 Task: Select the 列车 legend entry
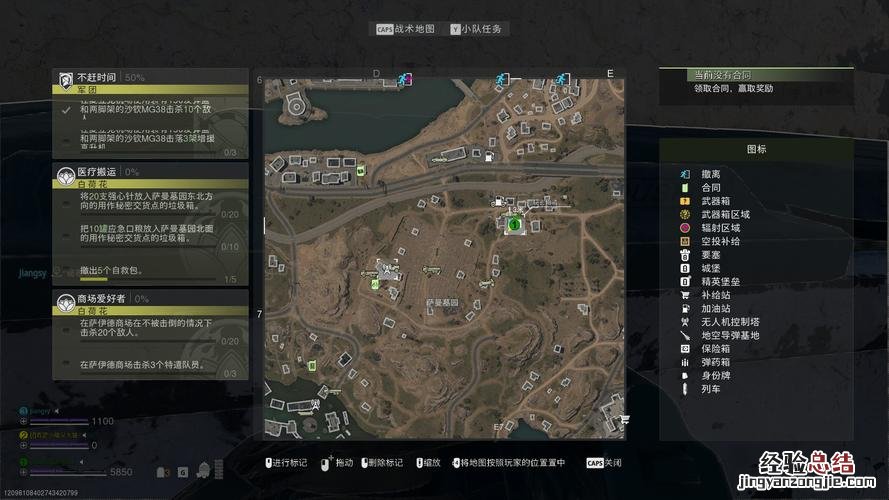click(710, 389)
